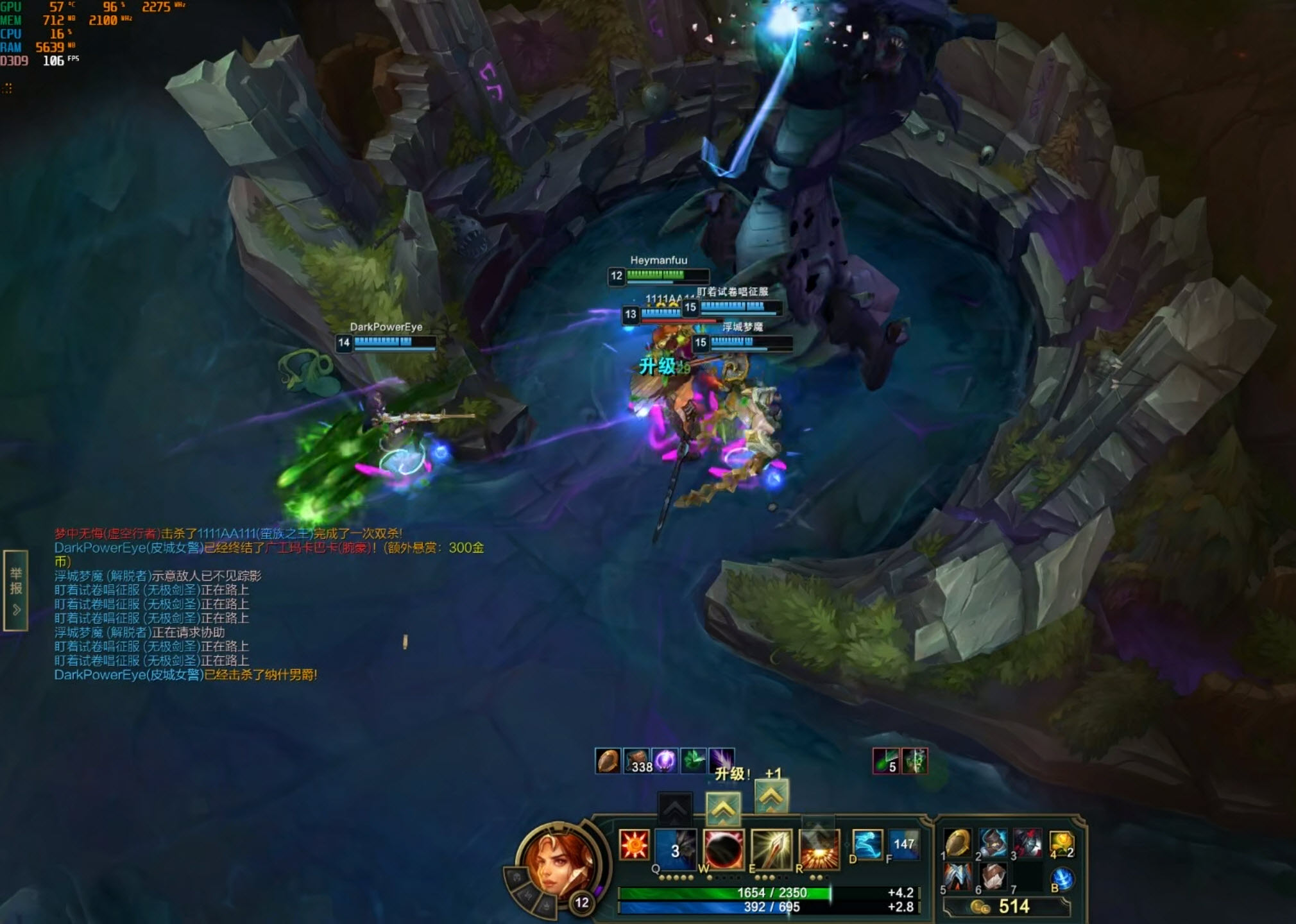Cast Shield of Daybreak on Q
Viewport: 1296px width, 924px height.
pyautogui.click(x=676, y=850)
